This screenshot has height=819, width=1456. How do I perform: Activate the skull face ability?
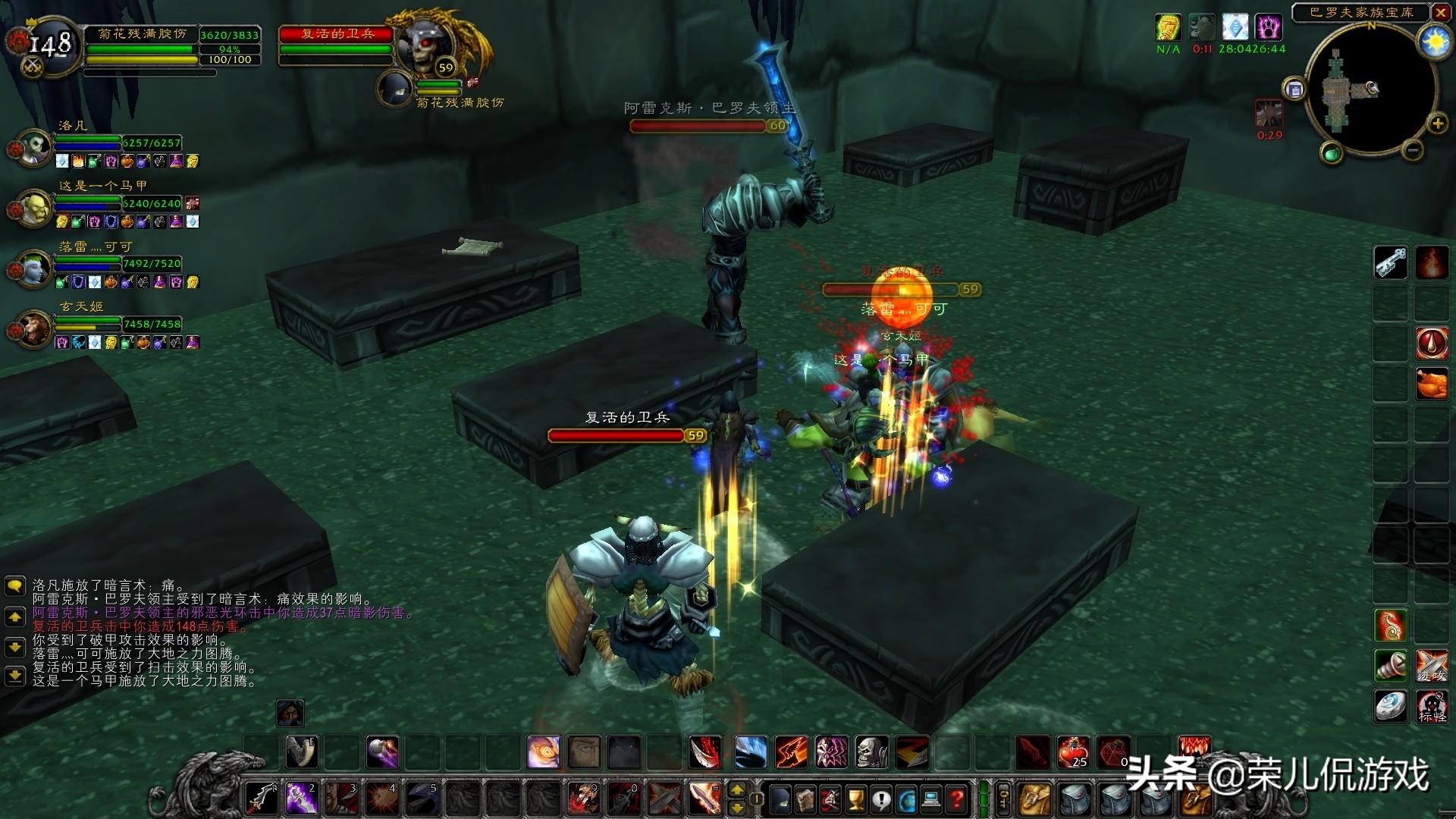[x=872, y=752]
